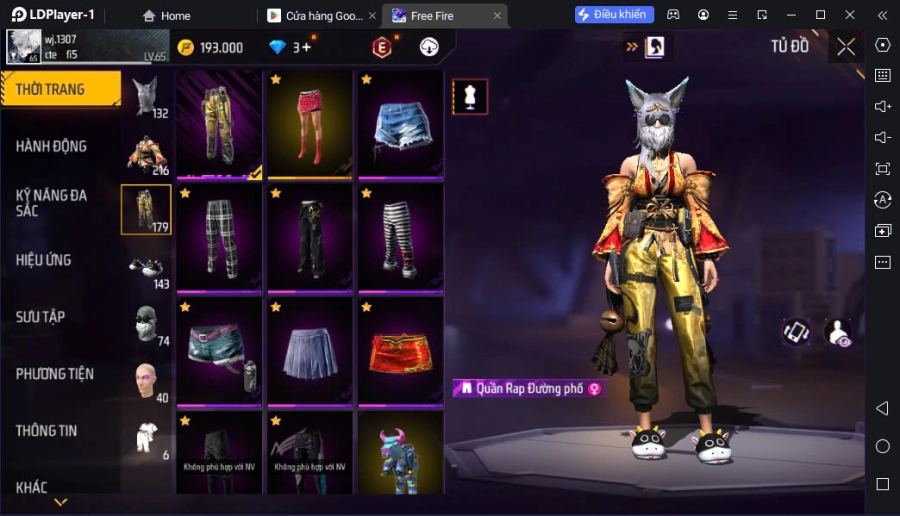
Task: Select the gold hip-hop pants item
Action: pos(219,124)
